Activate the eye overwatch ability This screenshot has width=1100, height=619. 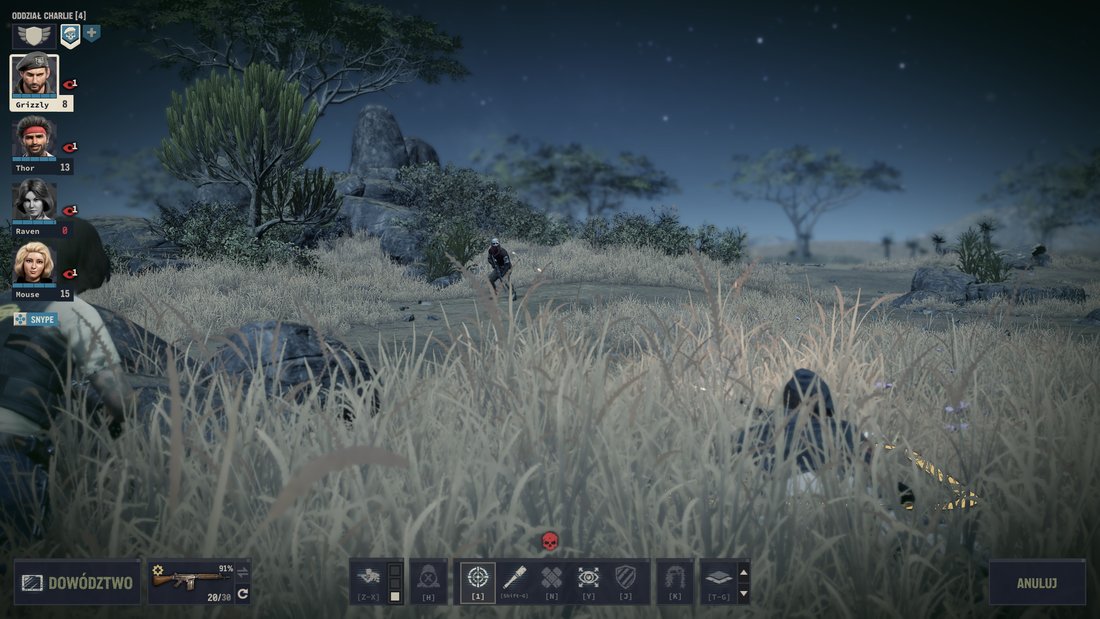point(588,578)
